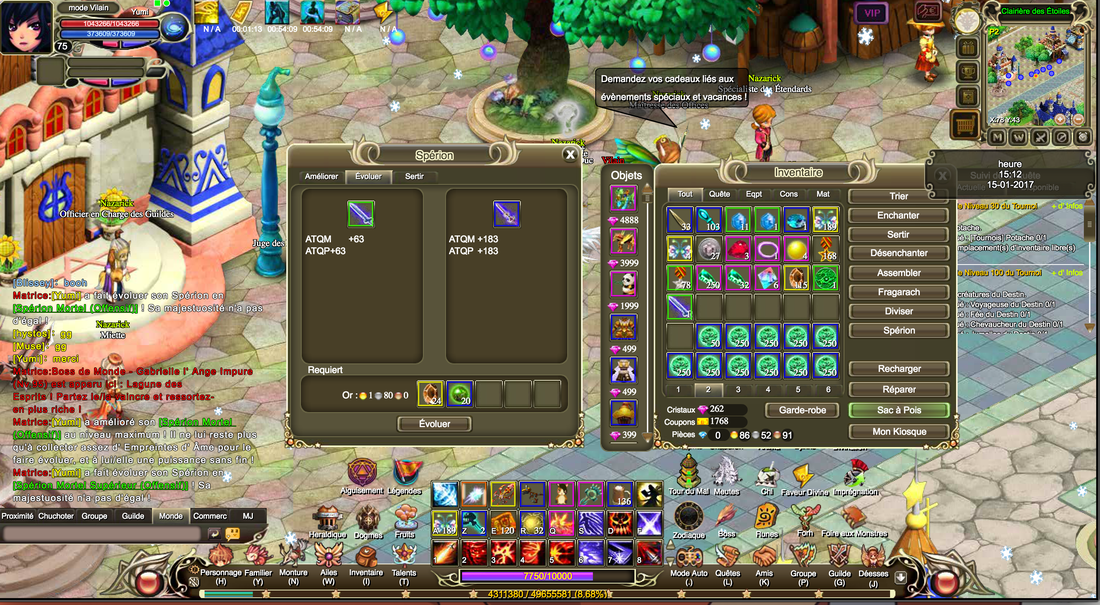Select the Fragarach button
The width and height of the screenshot is (1100, 605).
(x=898, y=292)
